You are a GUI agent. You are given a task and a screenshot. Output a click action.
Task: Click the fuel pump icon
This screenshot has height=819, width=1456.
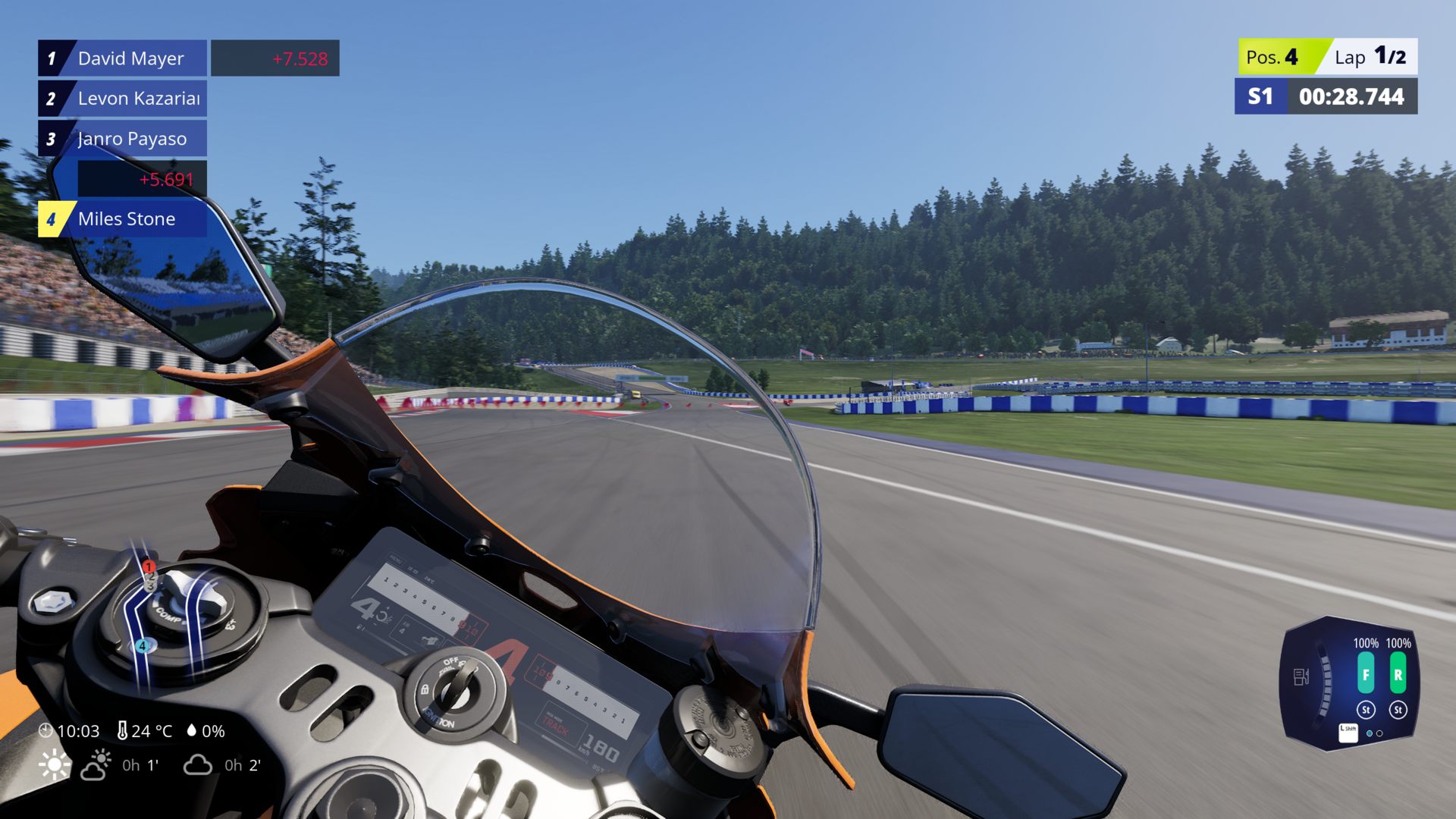click(x=1301, y=676)
